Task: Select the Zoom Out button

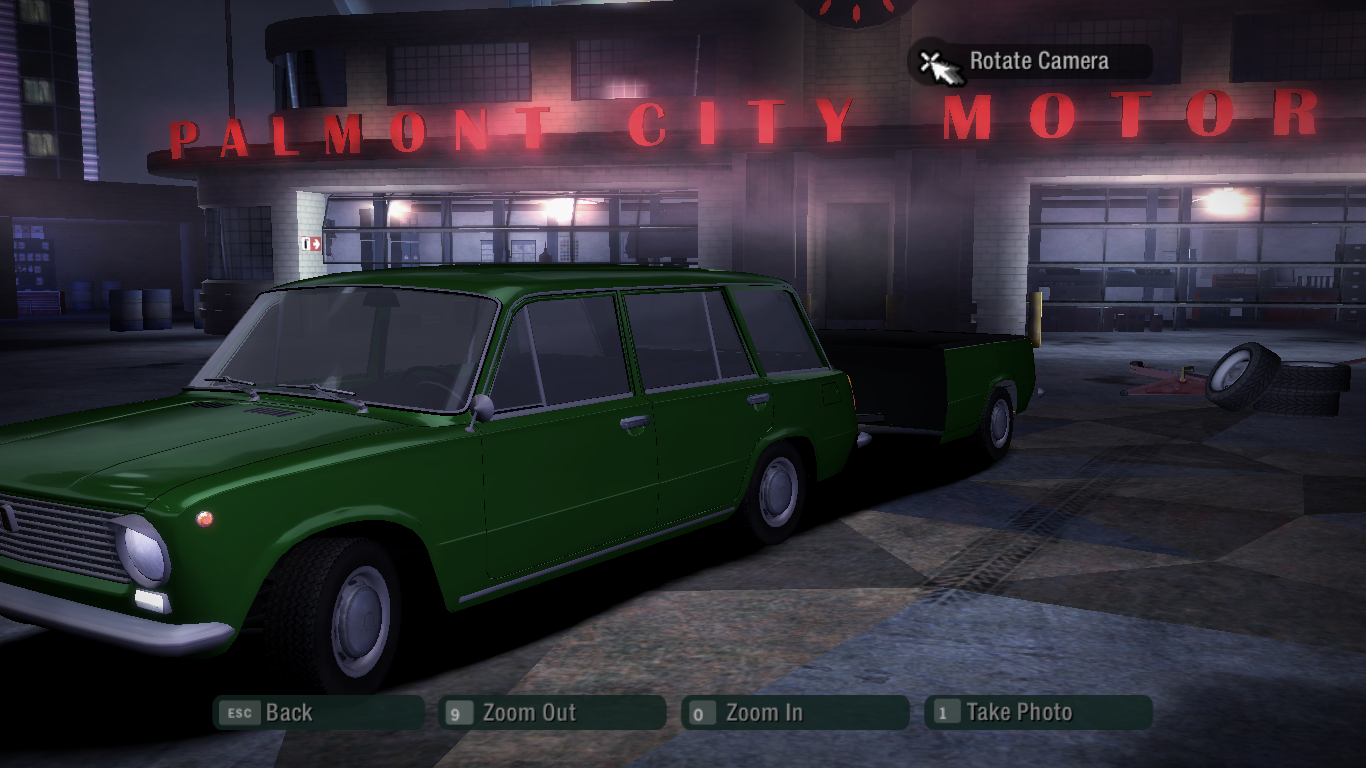Action: click(552, 713)
